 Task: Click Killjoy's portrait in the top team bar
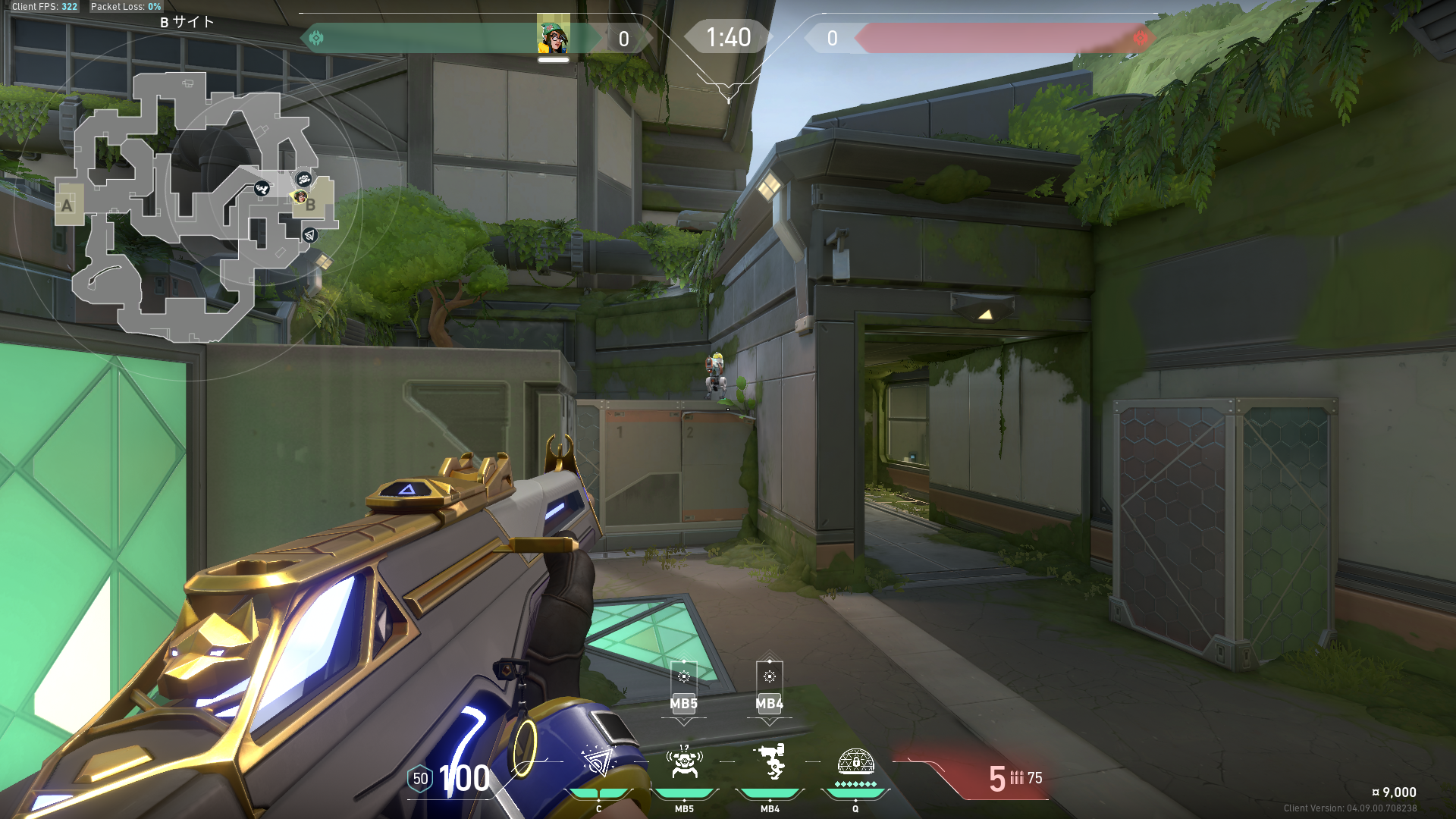point(554,36)
